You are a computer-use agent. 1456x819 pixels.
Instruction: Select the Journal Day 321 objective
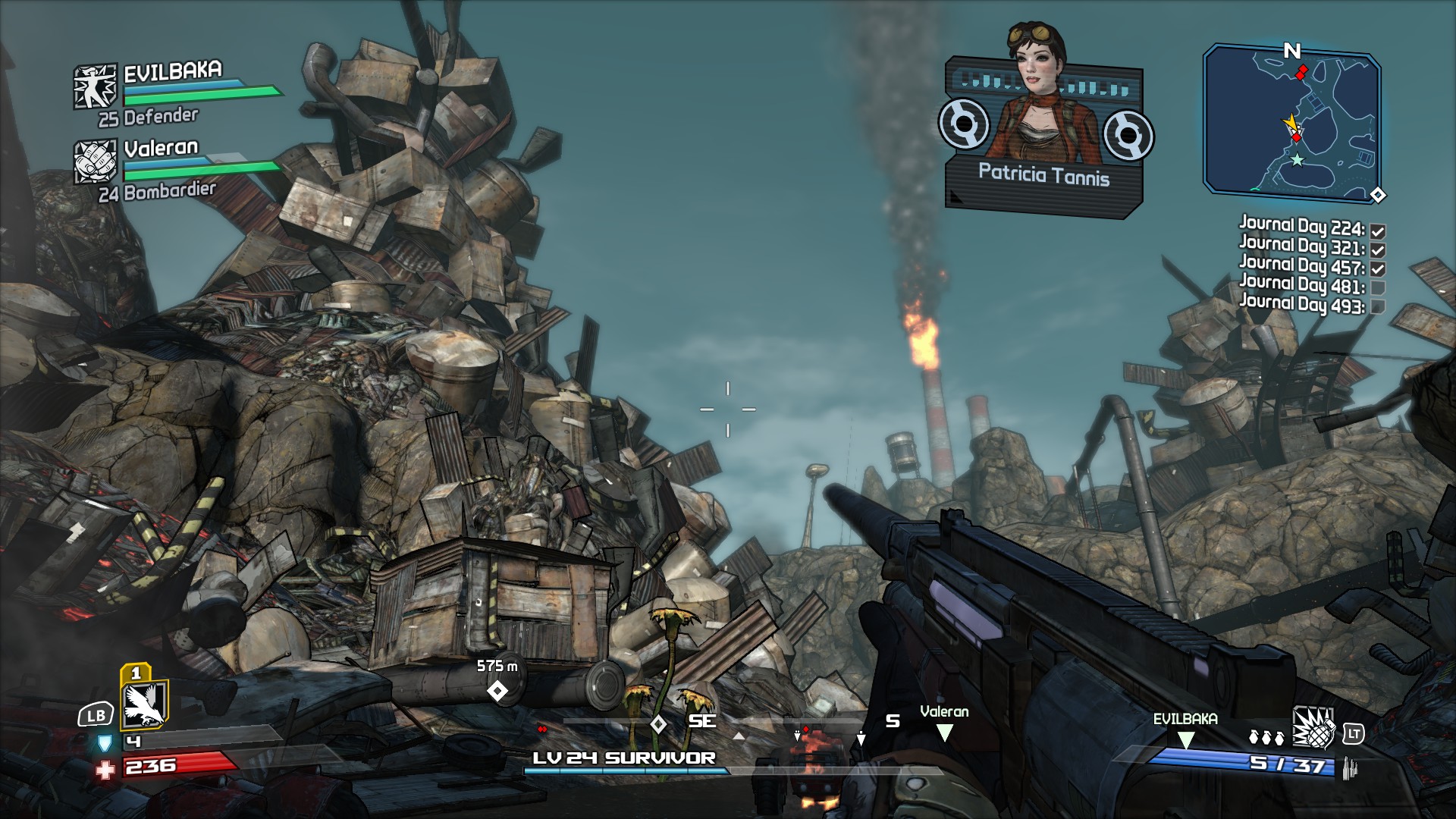tap(1301, 246)
